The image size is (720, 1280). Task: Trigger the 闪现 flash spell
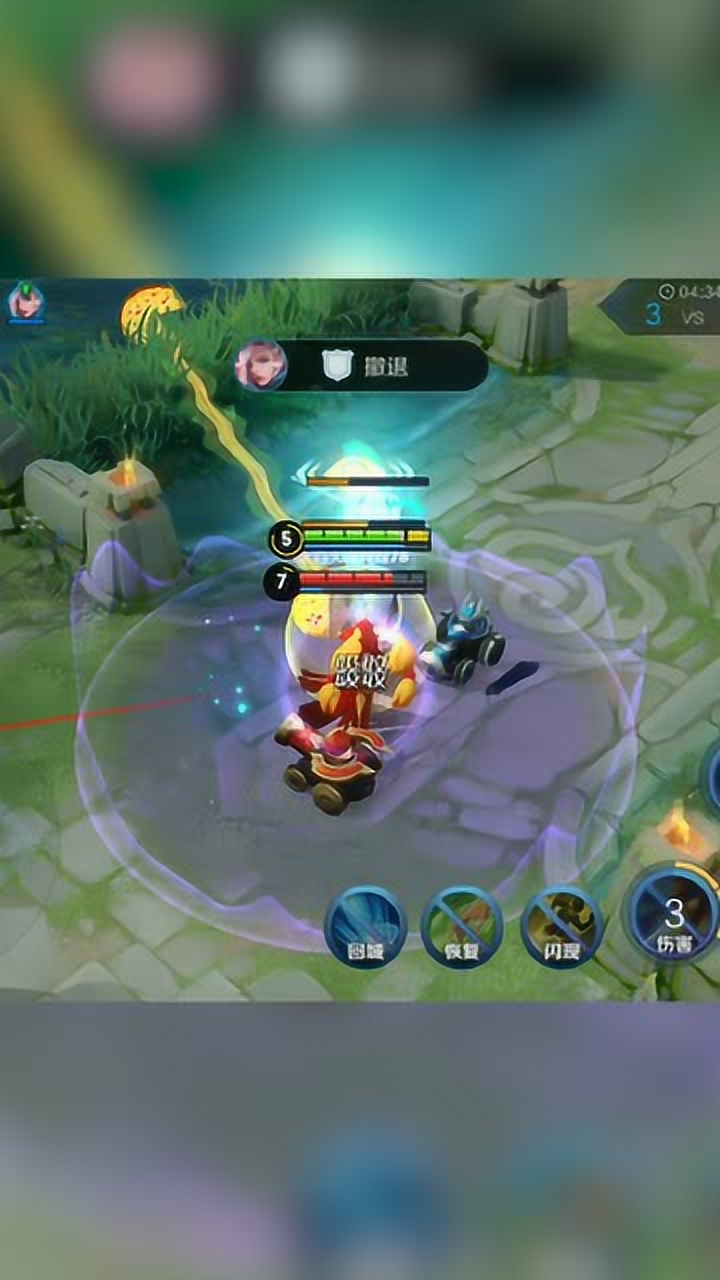(562, 927)
